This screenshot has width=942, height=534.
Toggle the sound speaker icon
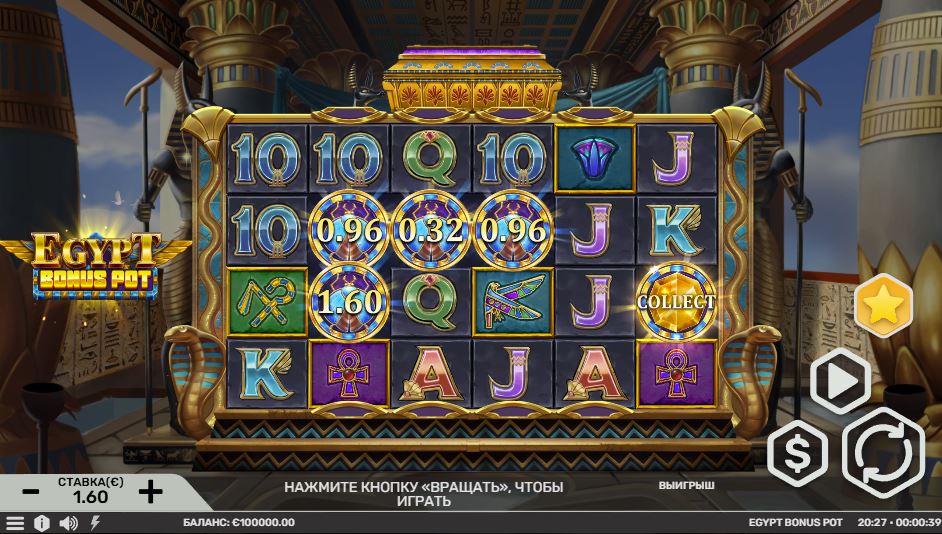click(68, 523)
